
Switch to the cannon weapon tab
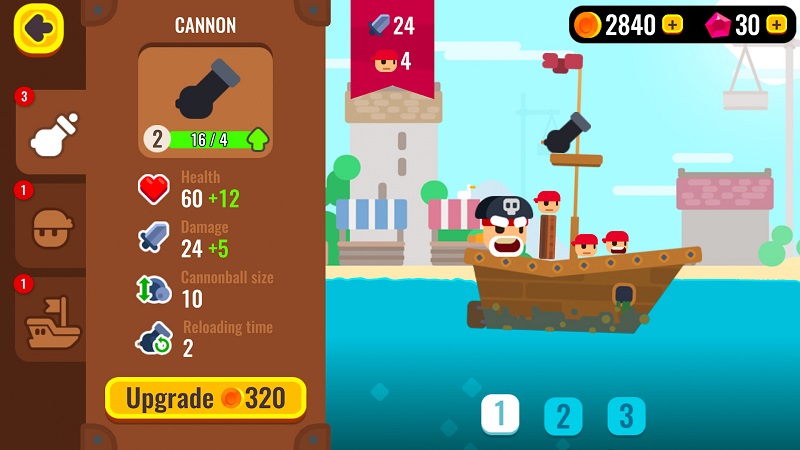pos(49,134)
